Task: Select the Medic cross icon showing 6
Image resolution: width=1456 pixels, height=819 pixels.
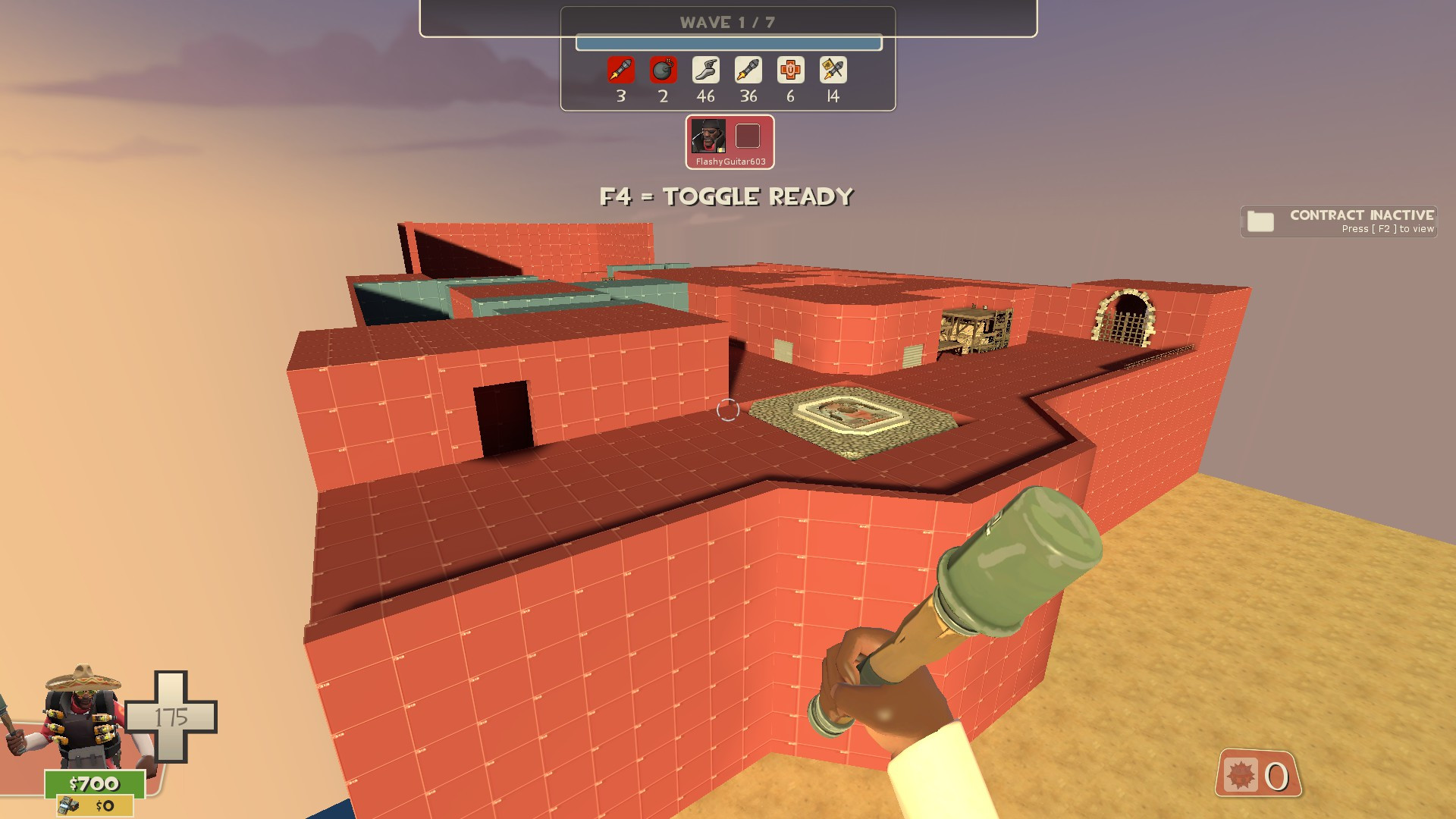Action: 790,71
